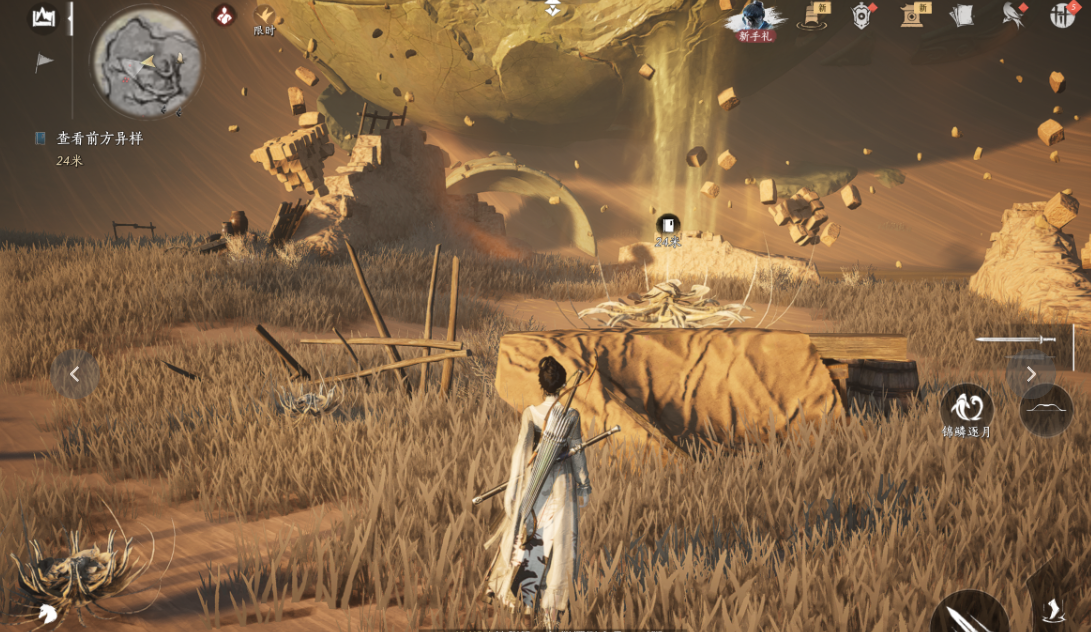Click the left arrow button
The height and width of the screenshot is (632, 1091).
75,374
